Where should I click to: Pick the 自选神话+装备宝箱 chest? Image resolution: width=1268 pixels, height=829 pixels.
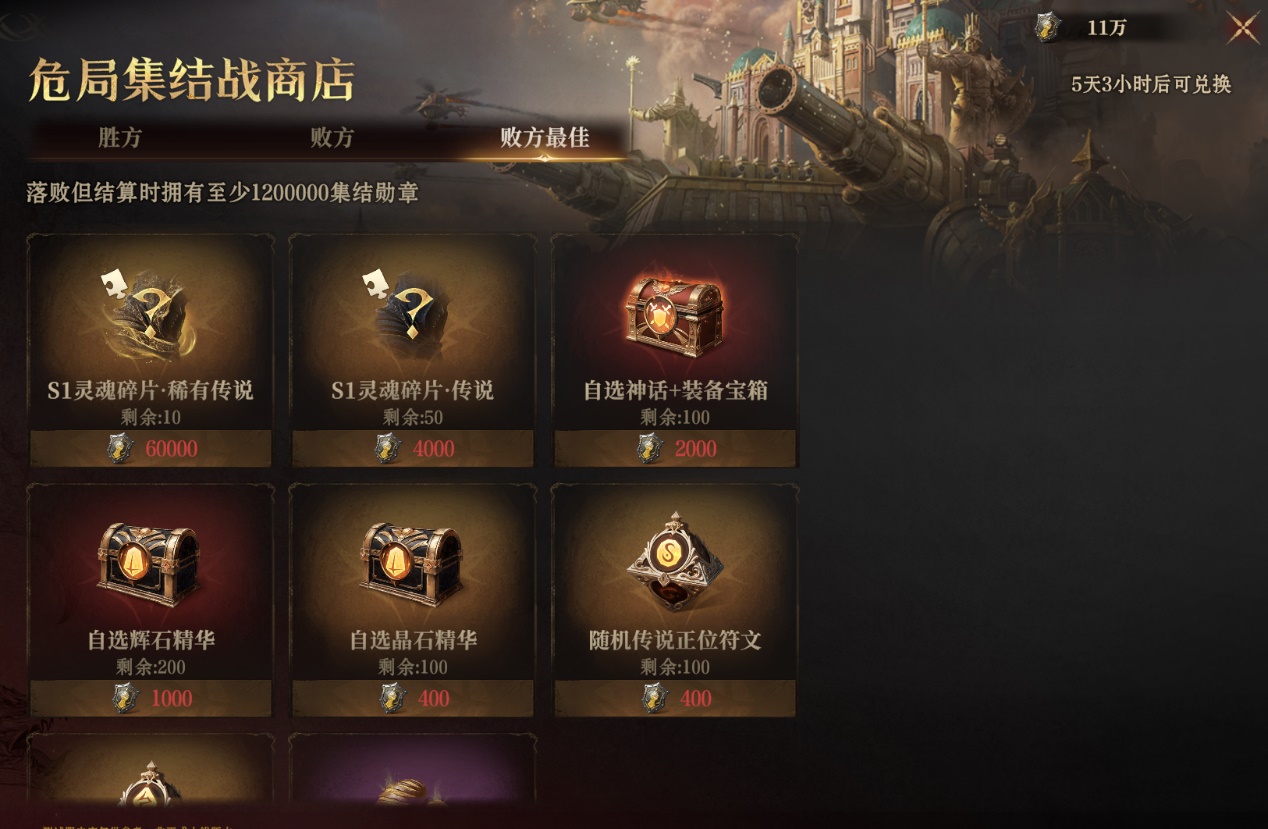click(675, 320)
